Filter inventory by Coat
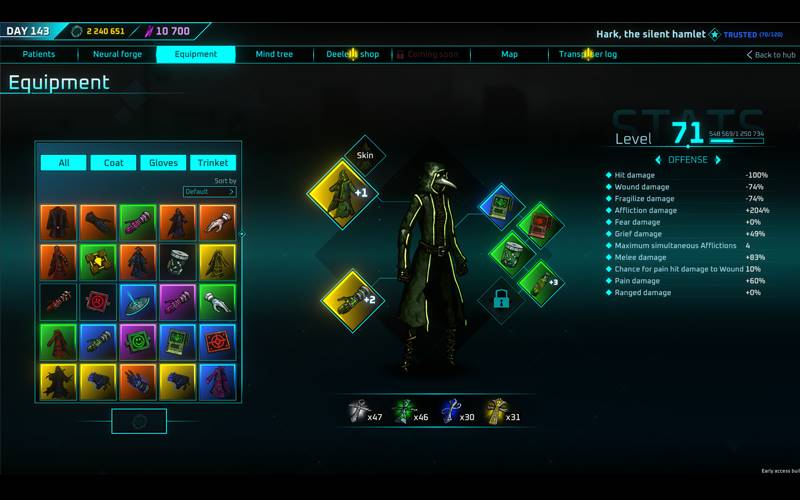 pos(114,163)
